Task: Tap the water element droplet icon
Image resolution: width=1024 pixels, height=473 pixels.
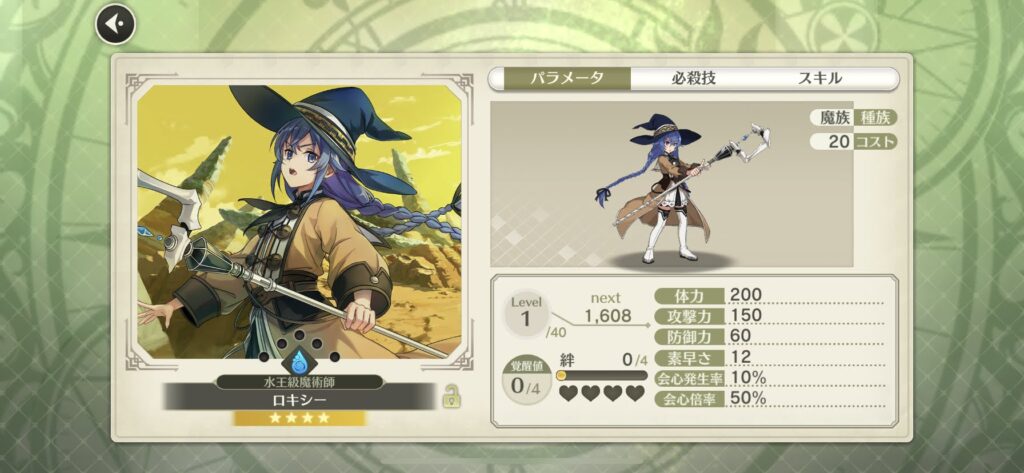Action: point(299,360)
